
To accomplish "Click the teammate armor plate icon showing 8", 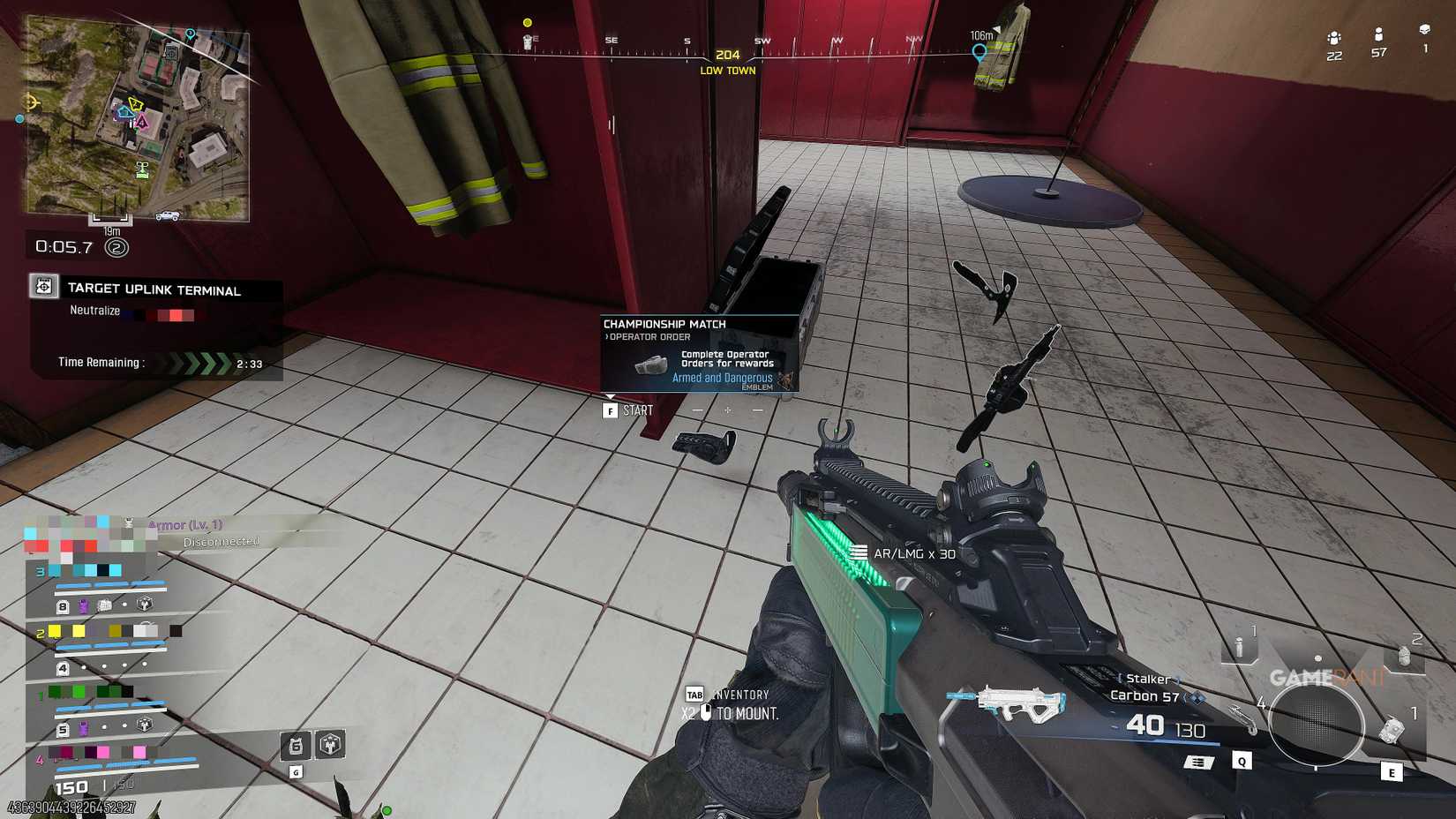I will click(63, 605).
